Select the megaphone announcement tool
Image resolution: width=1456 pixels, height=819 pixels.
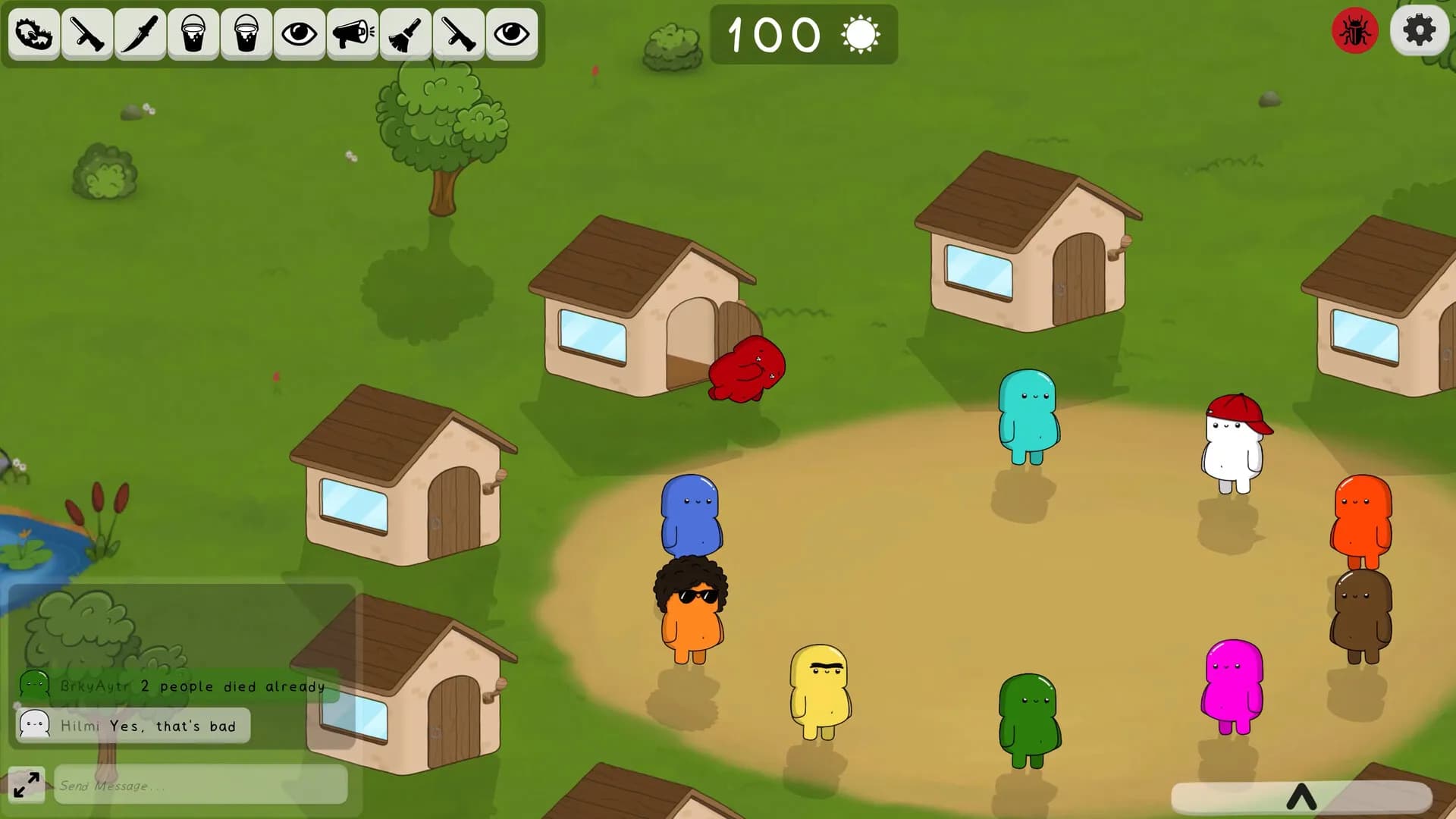(353, 34)
